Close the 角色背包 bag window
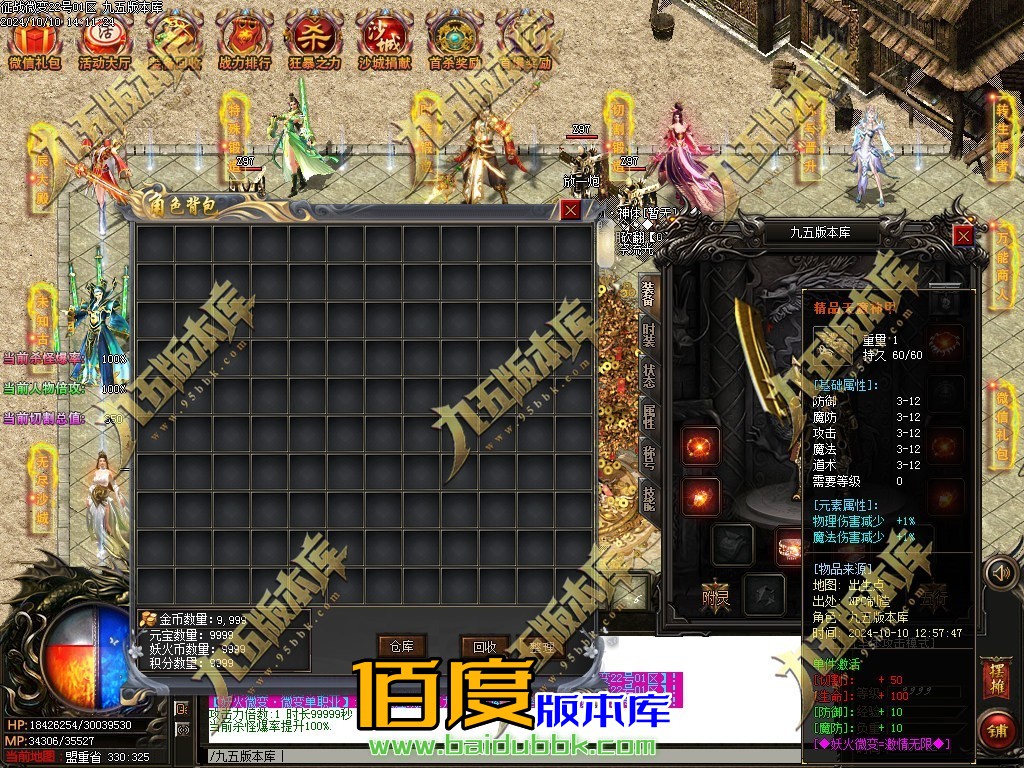This screenshot has height=768, width=1024. click(570, 210)
